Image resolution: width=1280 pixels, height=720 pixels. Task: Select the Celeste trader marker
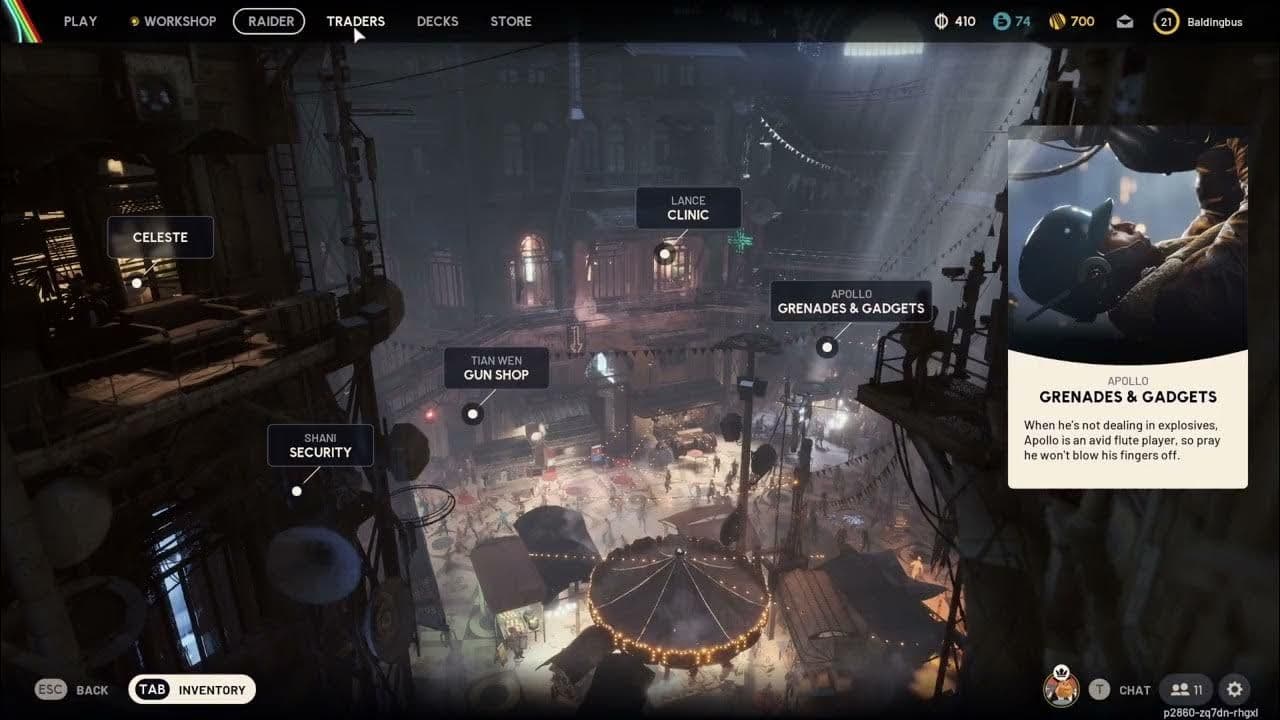[160, 237]
